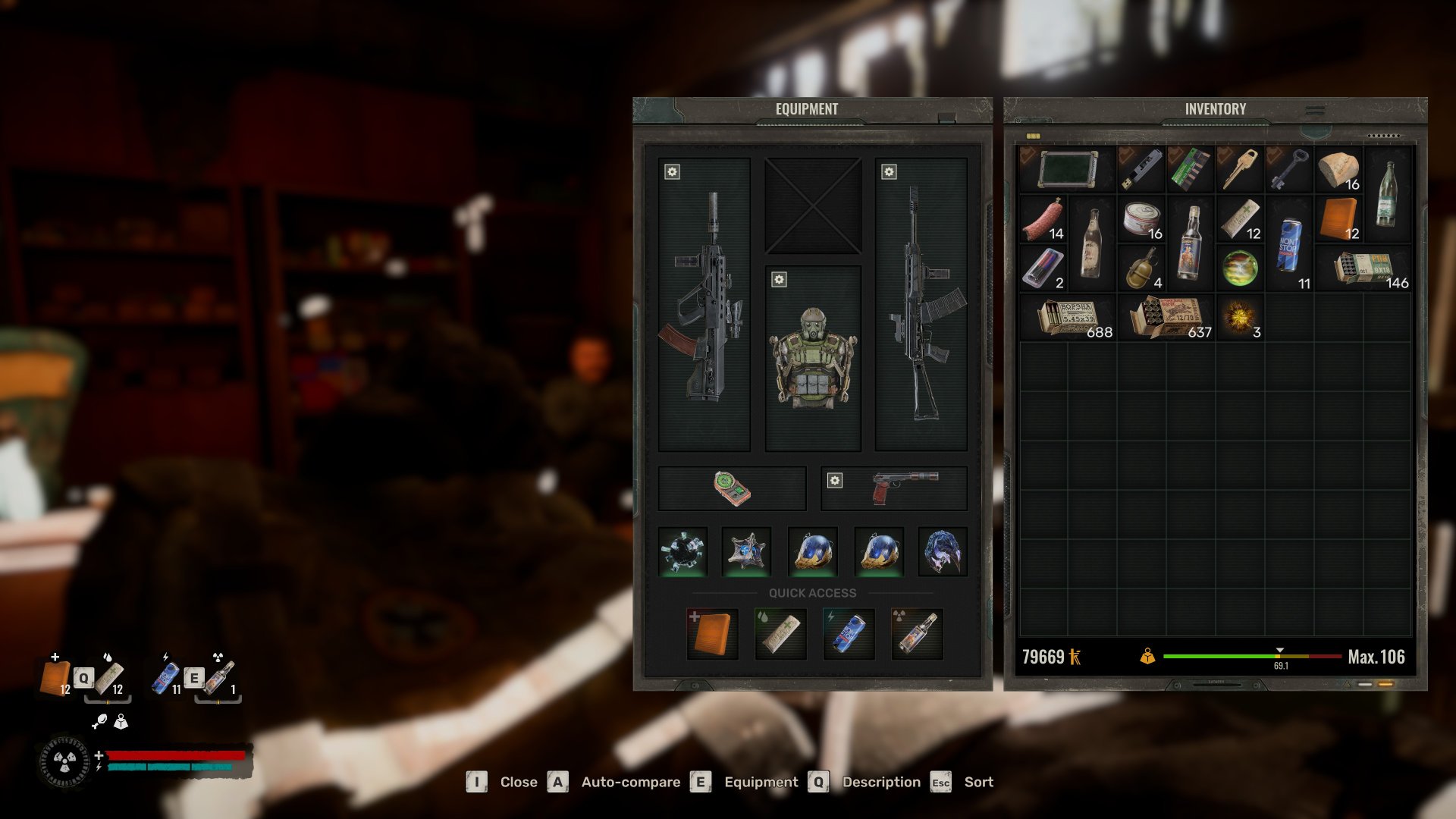Select the ammo box with 688 rounds
This screenshot has height=819, width=1456.
coord(1068,317)
